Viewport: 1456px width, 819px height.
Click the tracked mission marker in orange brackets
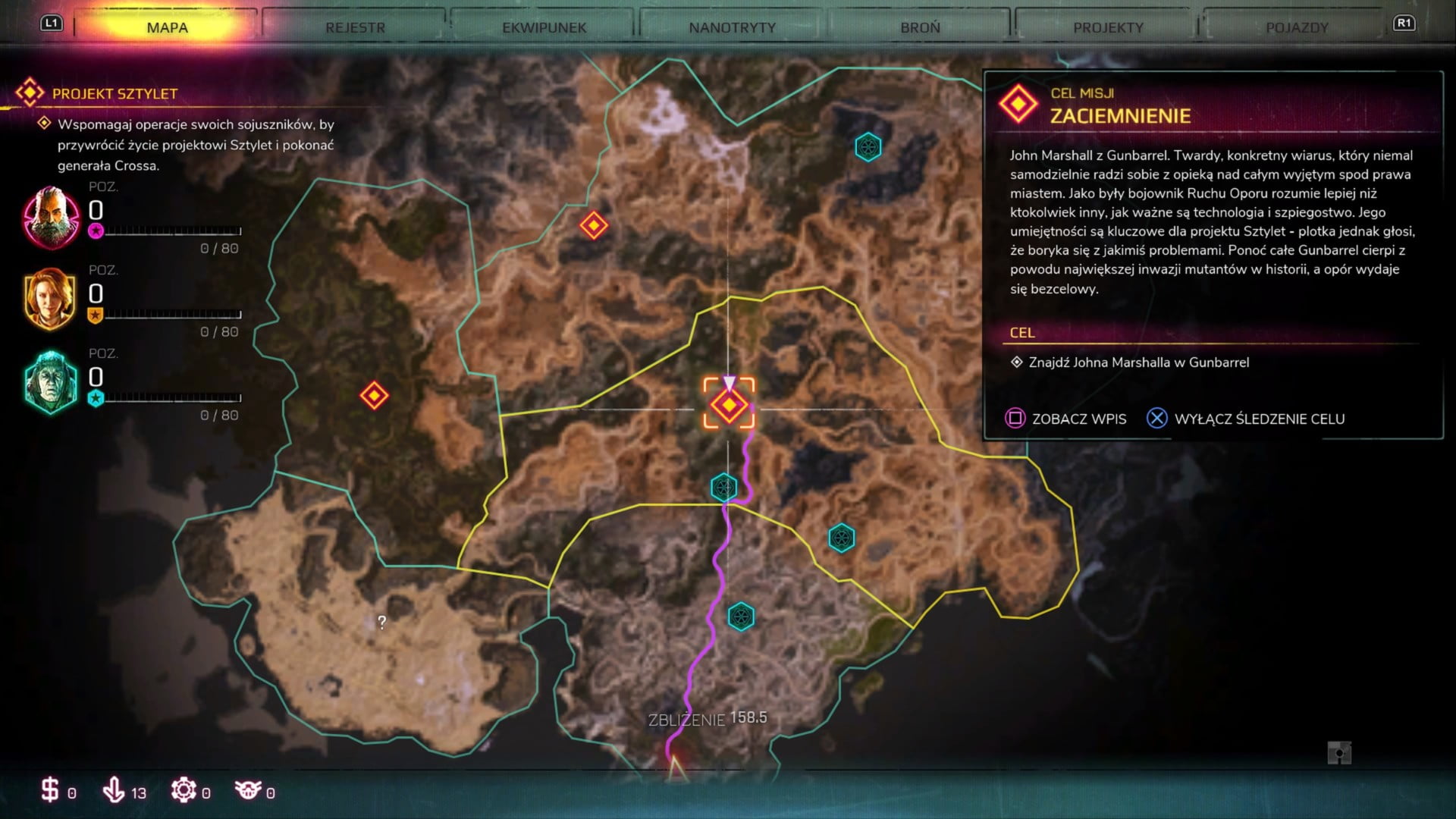729,405
